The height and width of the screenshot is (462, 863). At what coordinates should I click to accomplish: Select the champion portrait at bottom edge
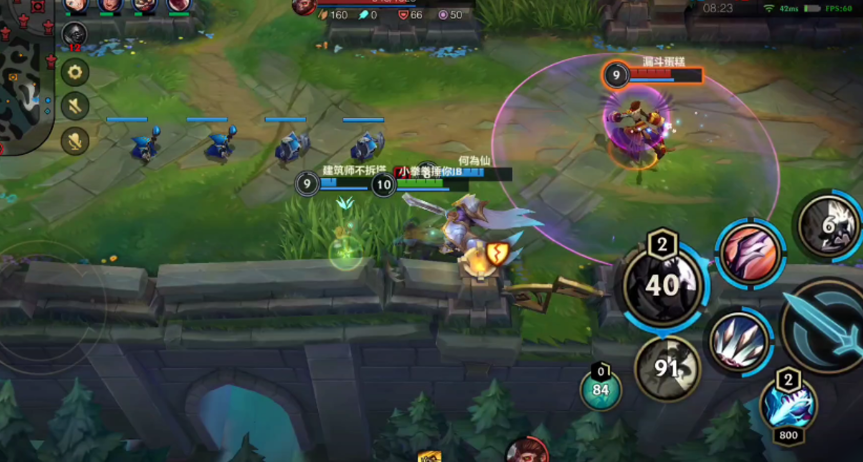point(526,451)
